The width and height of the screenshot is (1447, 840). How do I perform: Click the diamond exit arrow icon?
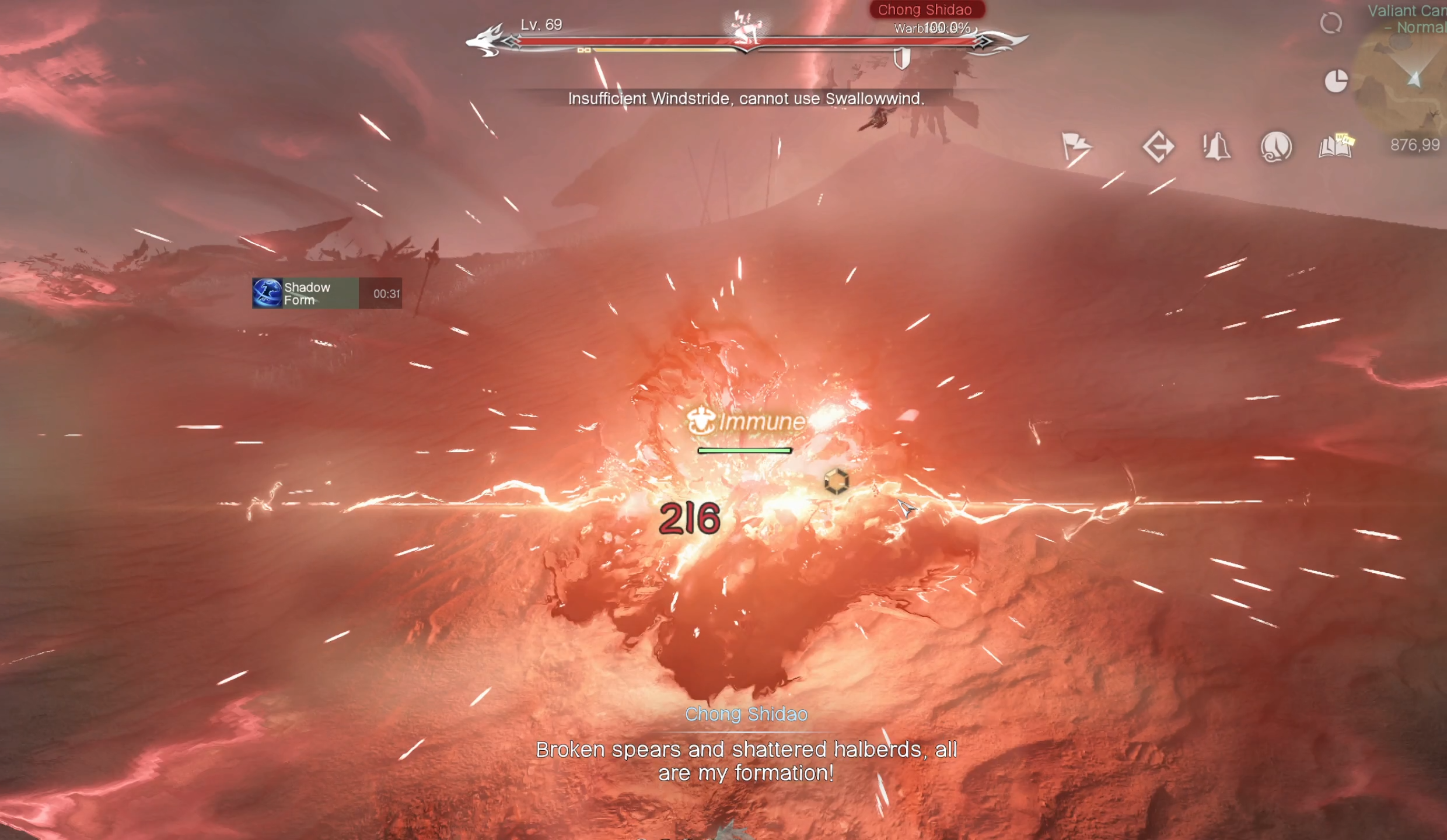click(x=1158, y=146)
